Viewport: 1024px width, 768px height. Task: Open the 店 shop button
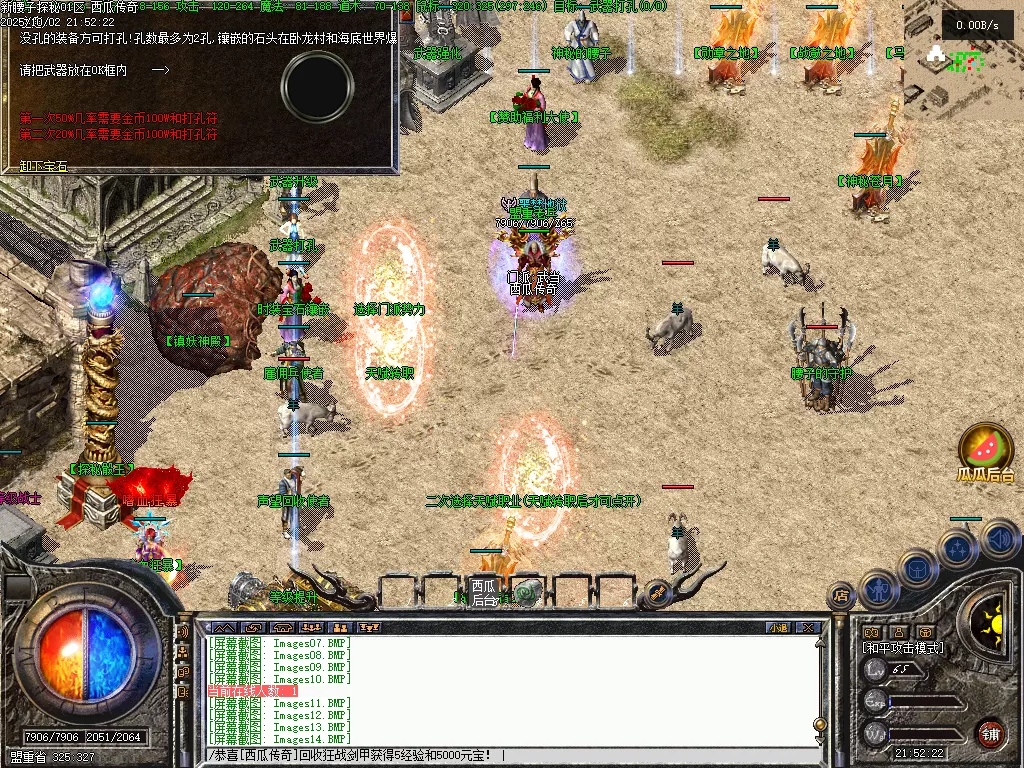click(x=840, y=595)
